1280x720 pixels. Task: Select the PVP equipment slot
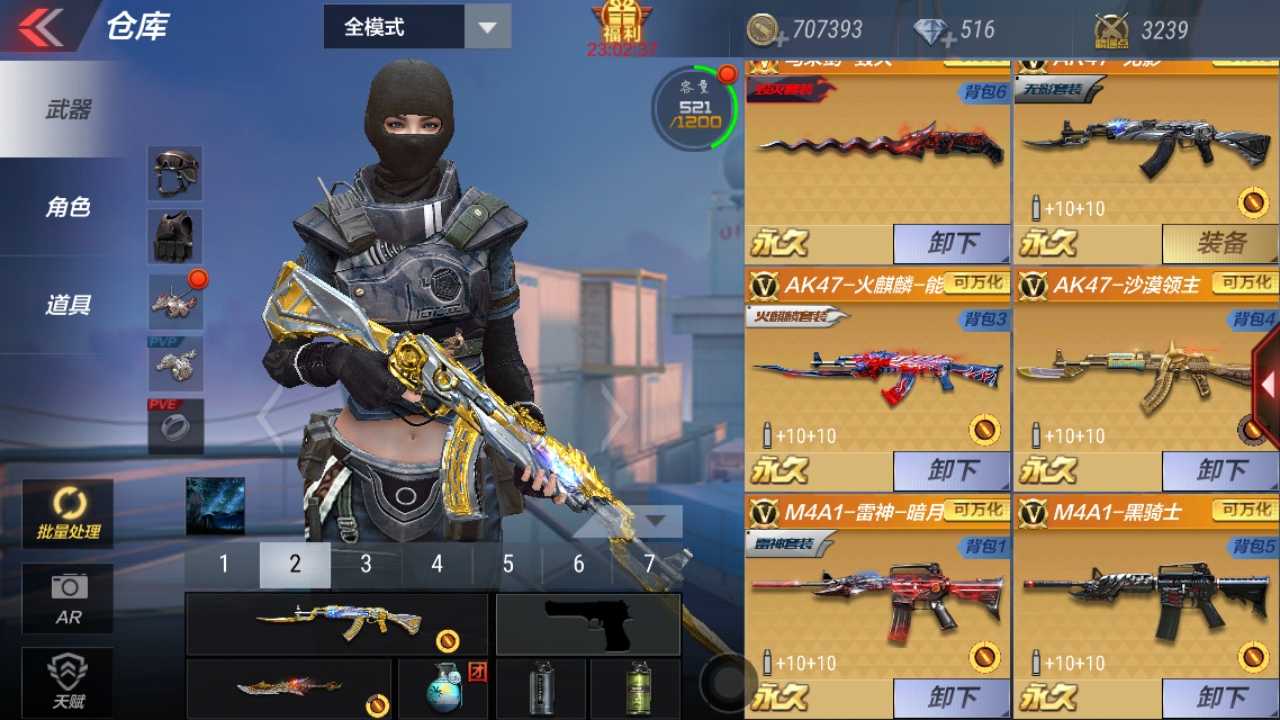click(175, 364)
